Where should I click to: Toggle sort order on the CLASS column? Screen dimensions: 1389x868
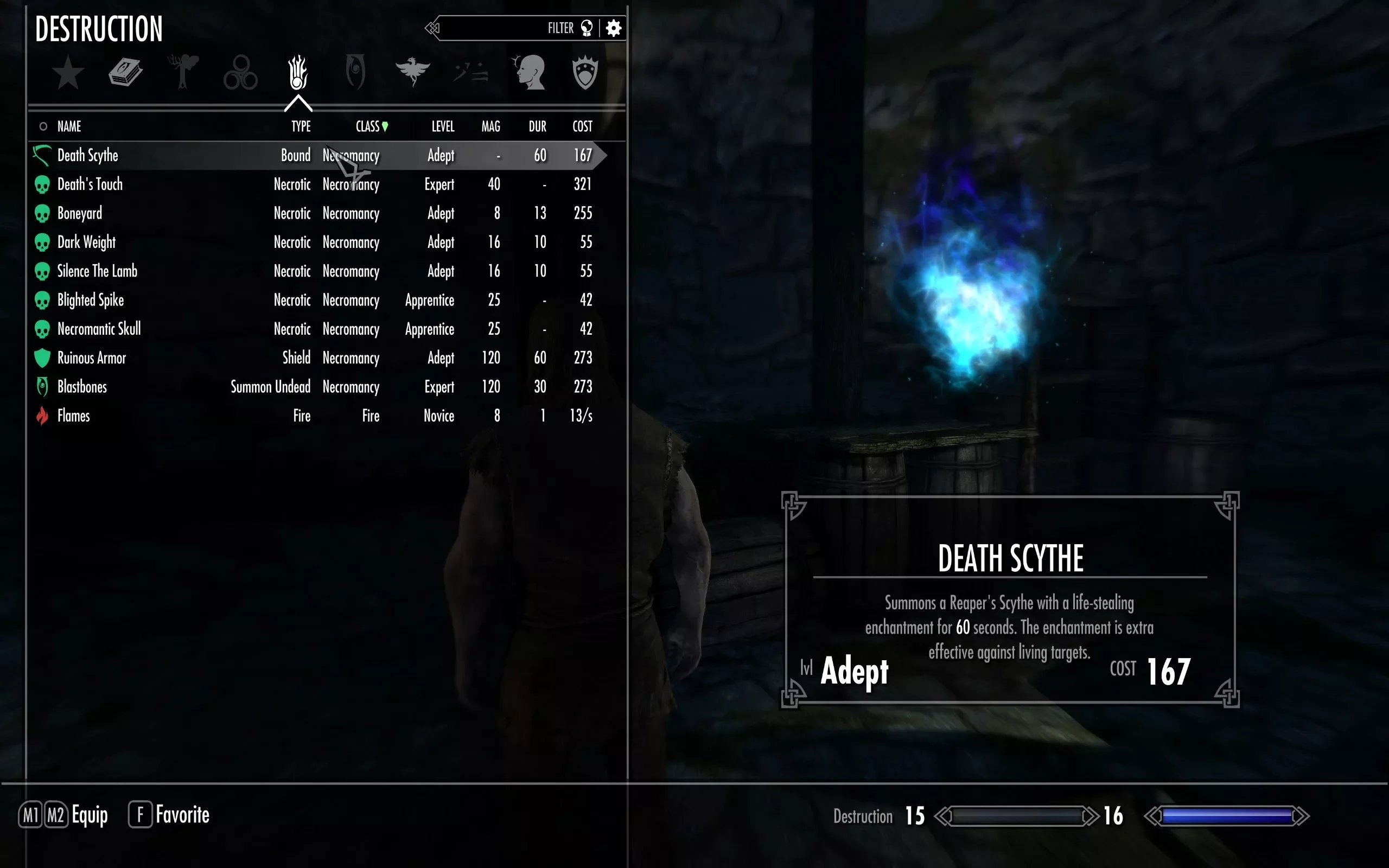click(369, 126)
